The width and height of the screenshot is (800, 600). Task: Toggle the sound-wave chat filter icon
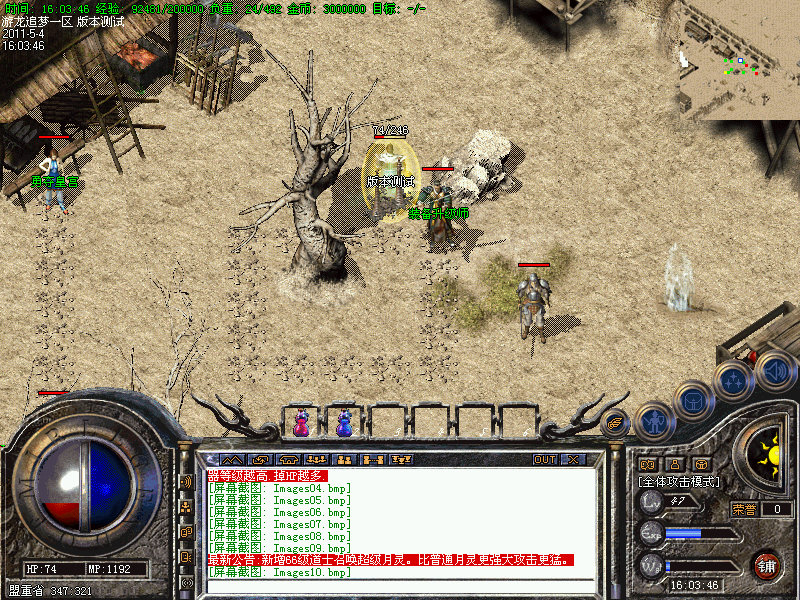(186, 481)
